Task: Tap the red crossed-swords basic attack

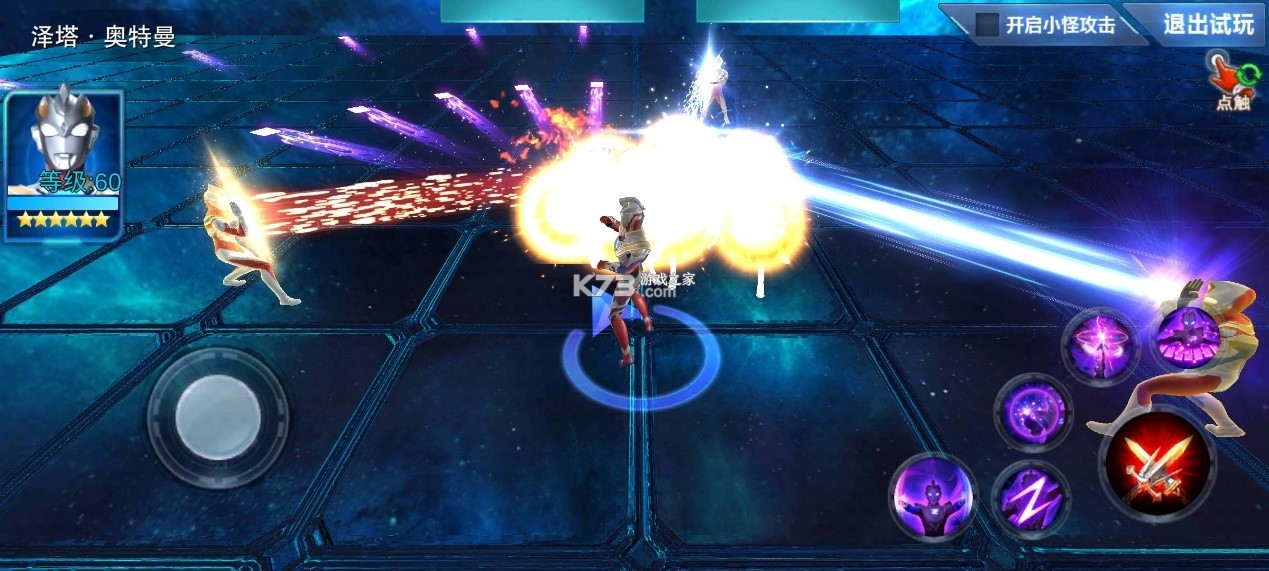Action: (x=1157, y=464)
